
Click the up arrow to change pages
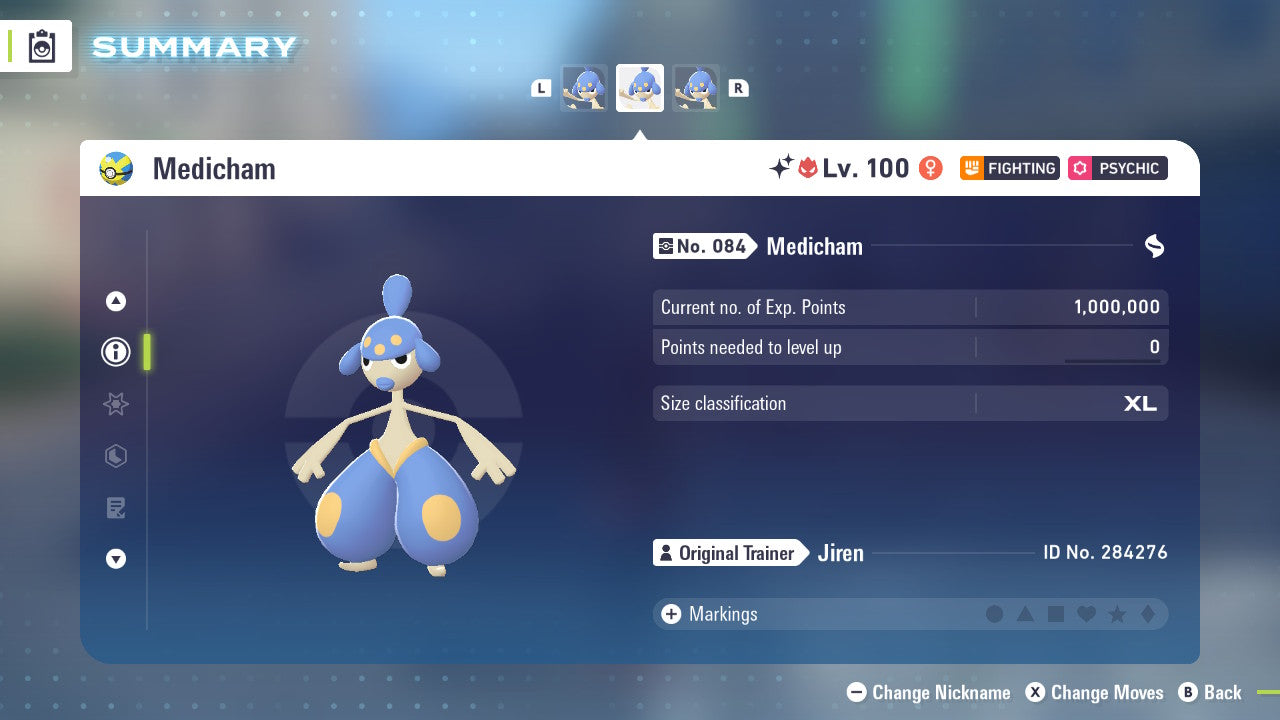[x=115, y=300]
